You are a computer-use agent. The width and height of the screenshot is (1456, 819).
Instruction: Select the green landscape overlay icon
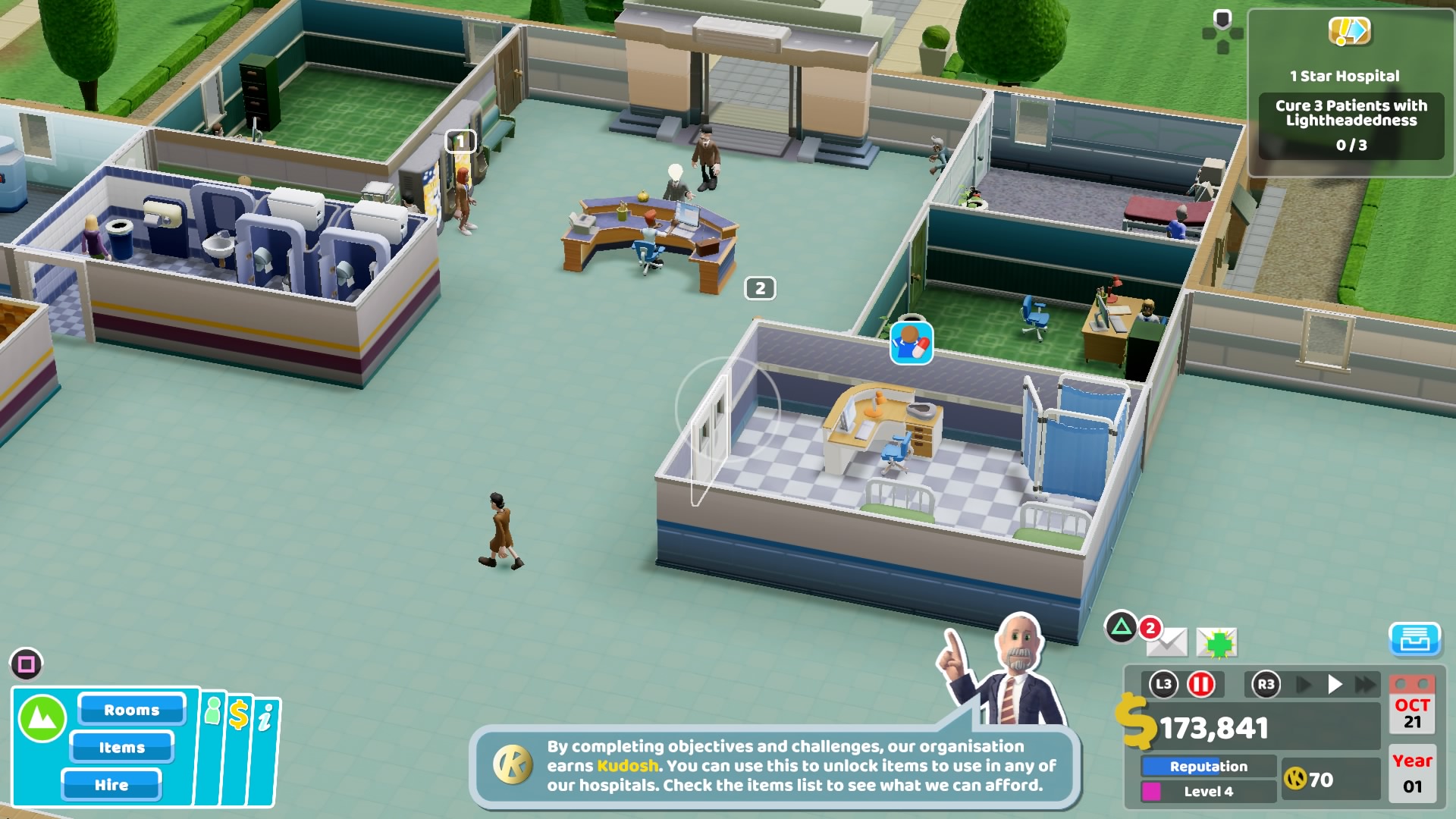42,714
